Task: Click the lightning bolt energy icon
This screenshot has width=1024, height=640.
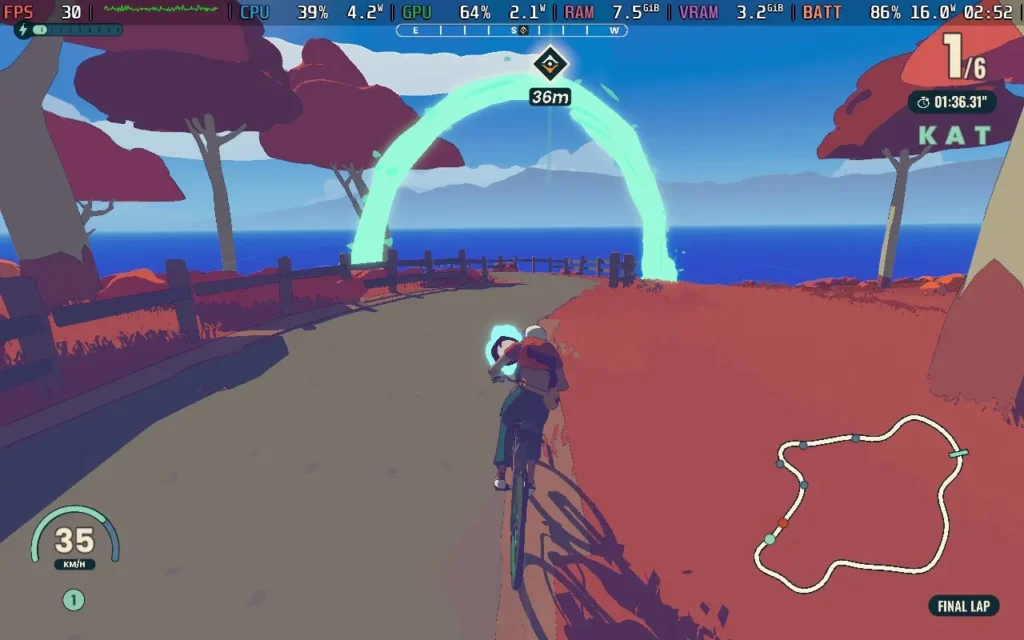Action: [x=23, y=30]
